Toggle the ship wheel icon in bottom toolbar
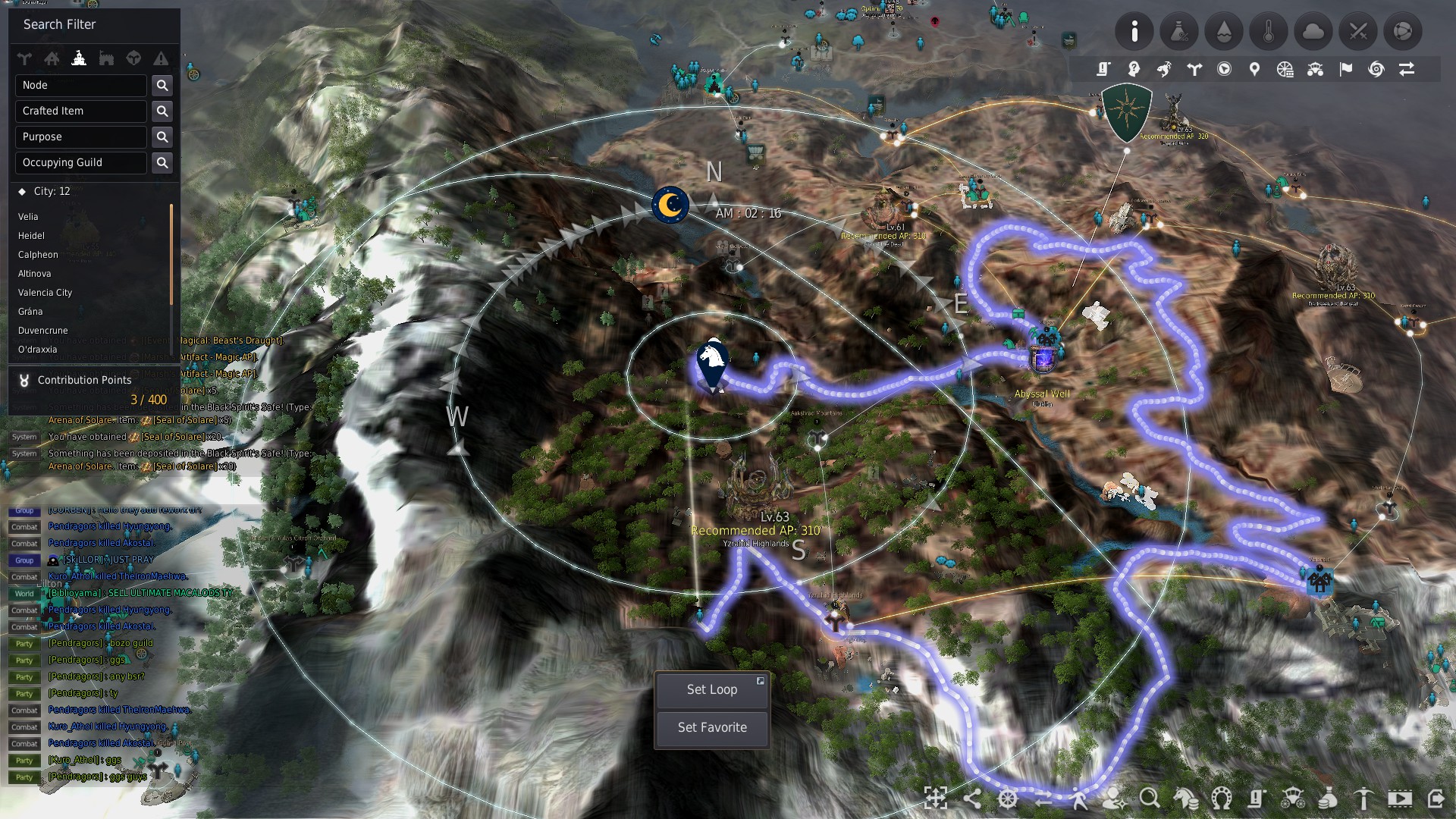This screenshot has width=1456, height=819. (1008, 799)
